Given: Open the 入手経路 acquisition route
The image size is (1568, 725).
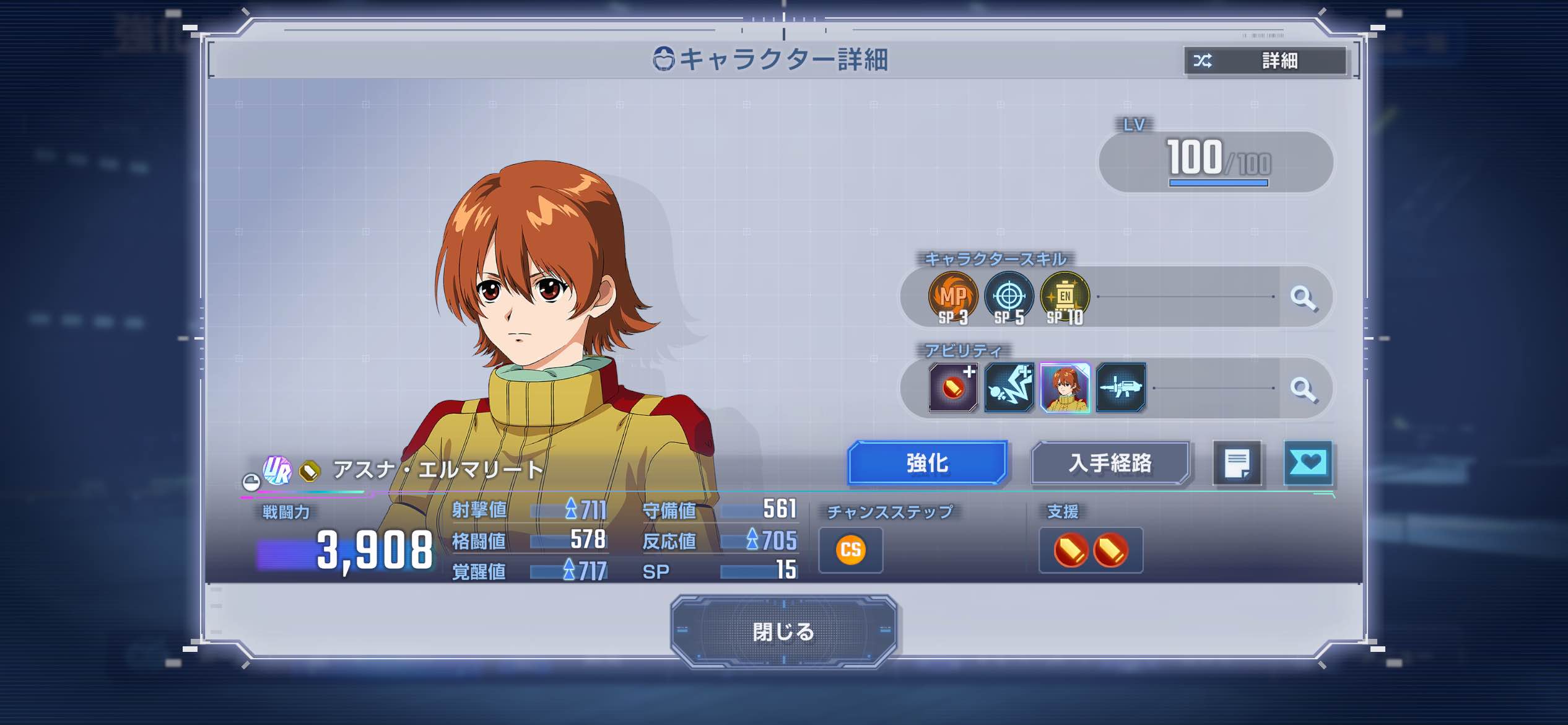Looking at the screenshot, I should [1110, 463].
